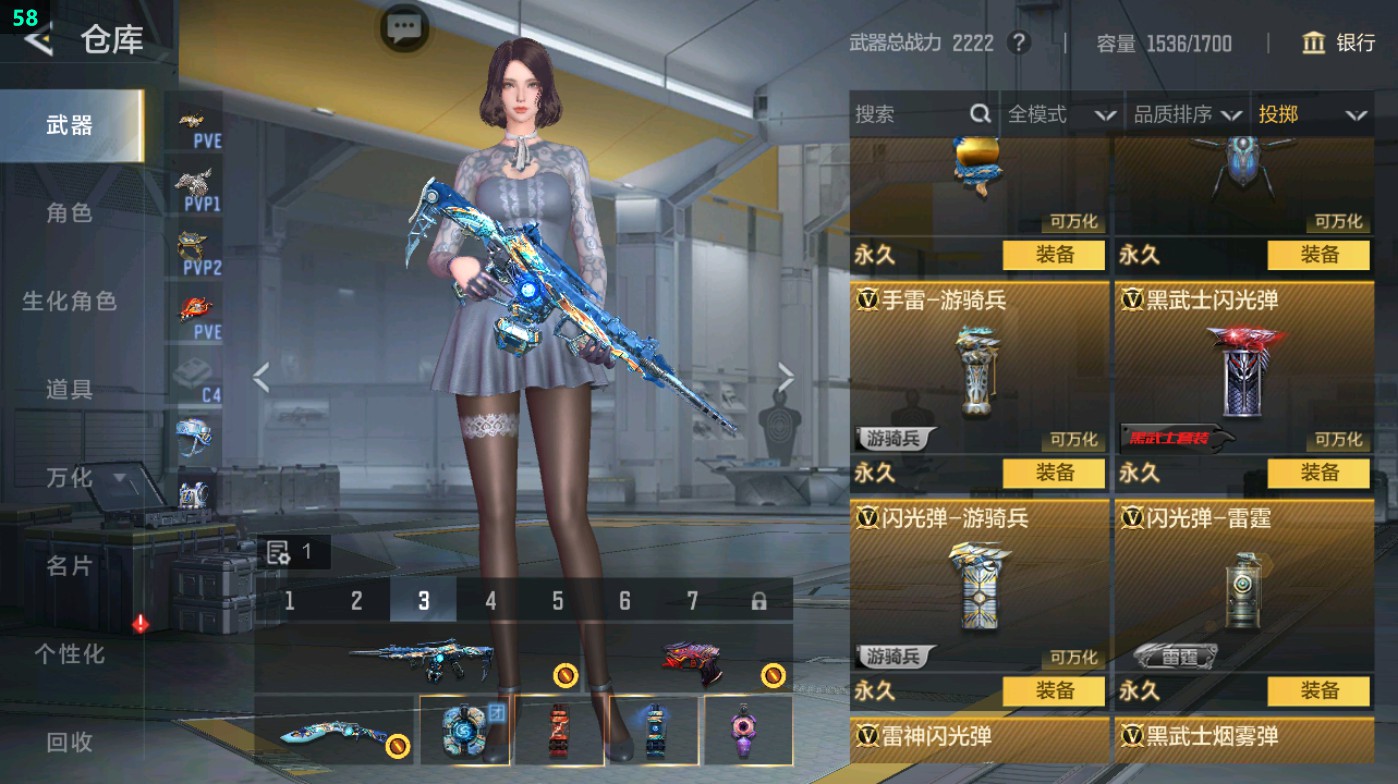Open the 万化 sidebar section
The width and height of the screenshot is (1398, 784).
coord(72,478)
